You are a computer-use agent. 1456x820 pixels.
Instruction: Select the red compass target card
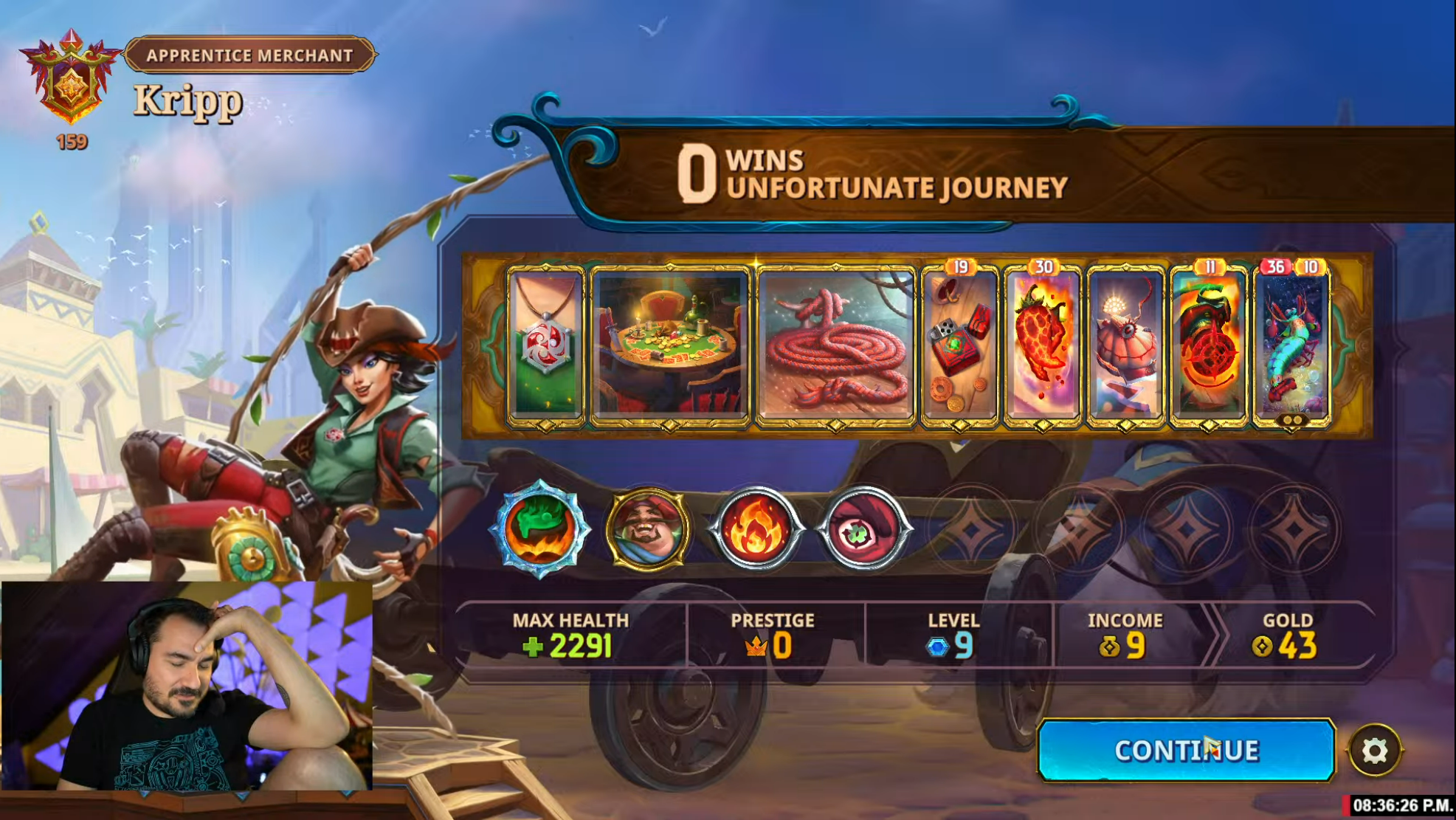click(x=1208, y=345)
